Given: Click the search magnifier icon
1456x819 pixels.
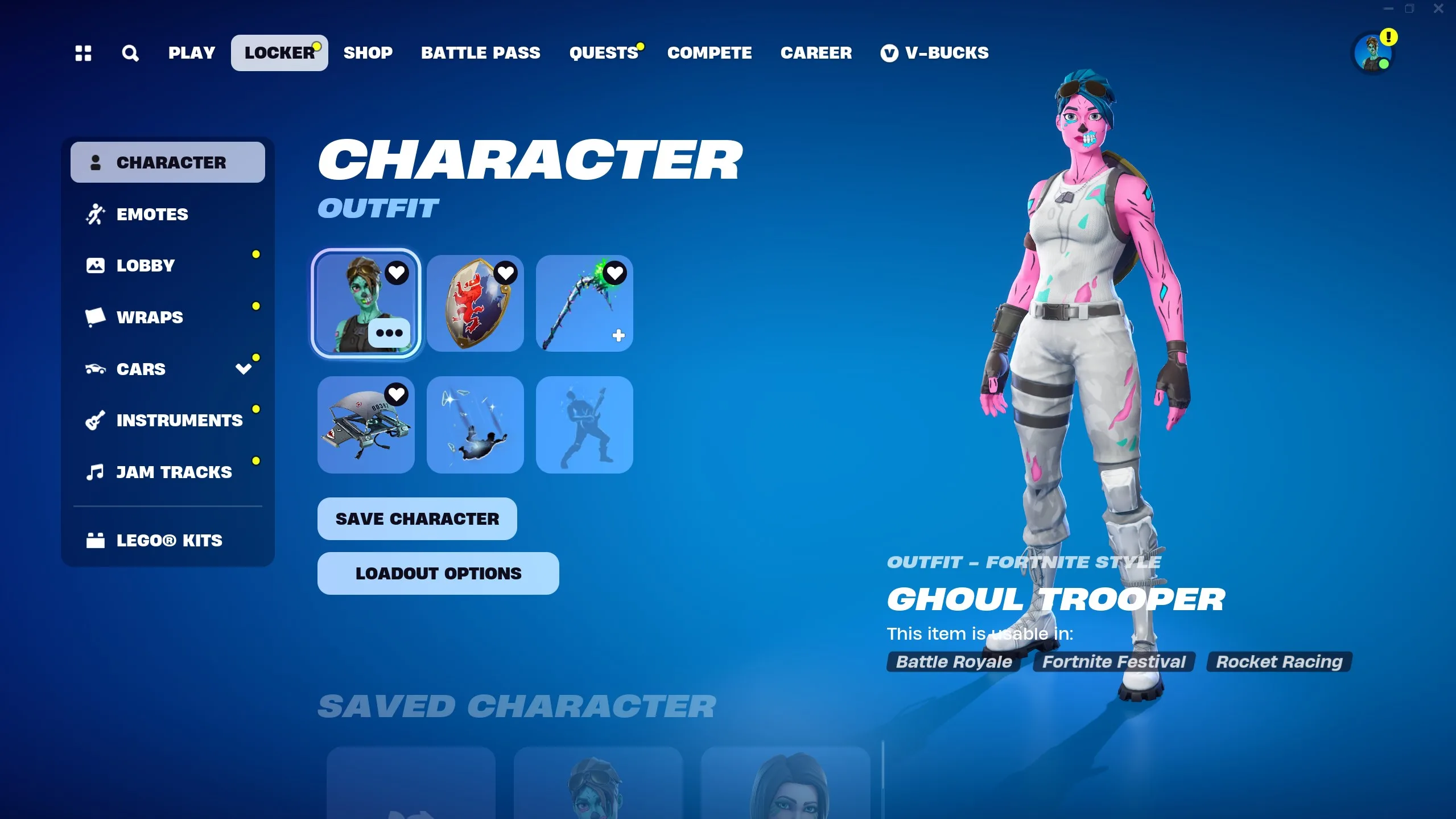Looking at the screenshot, I should pos(130,53).
